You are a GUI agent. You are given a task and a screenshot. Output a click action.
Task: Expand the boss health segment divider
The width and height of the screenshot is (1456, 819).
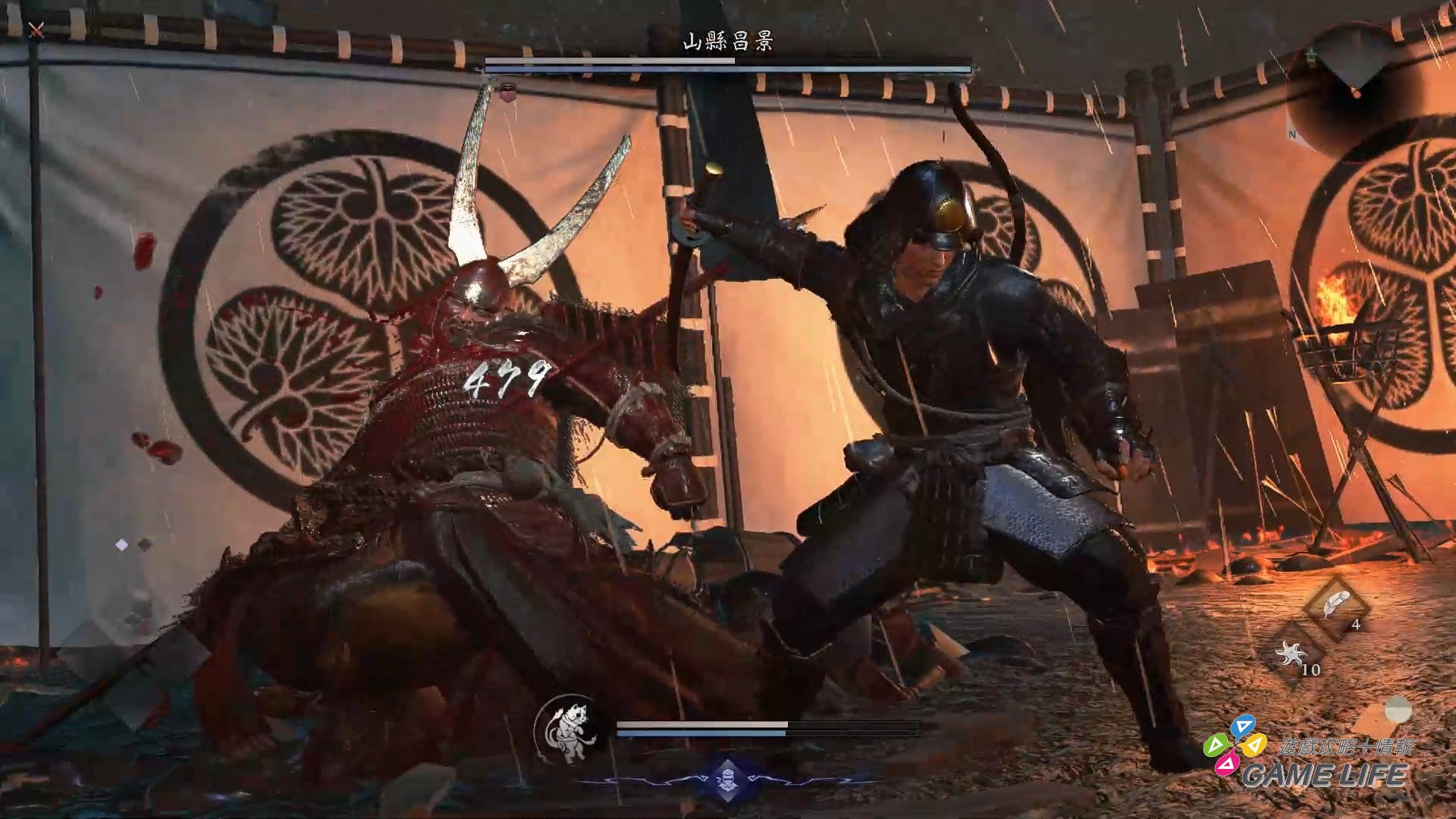(734, 61)
